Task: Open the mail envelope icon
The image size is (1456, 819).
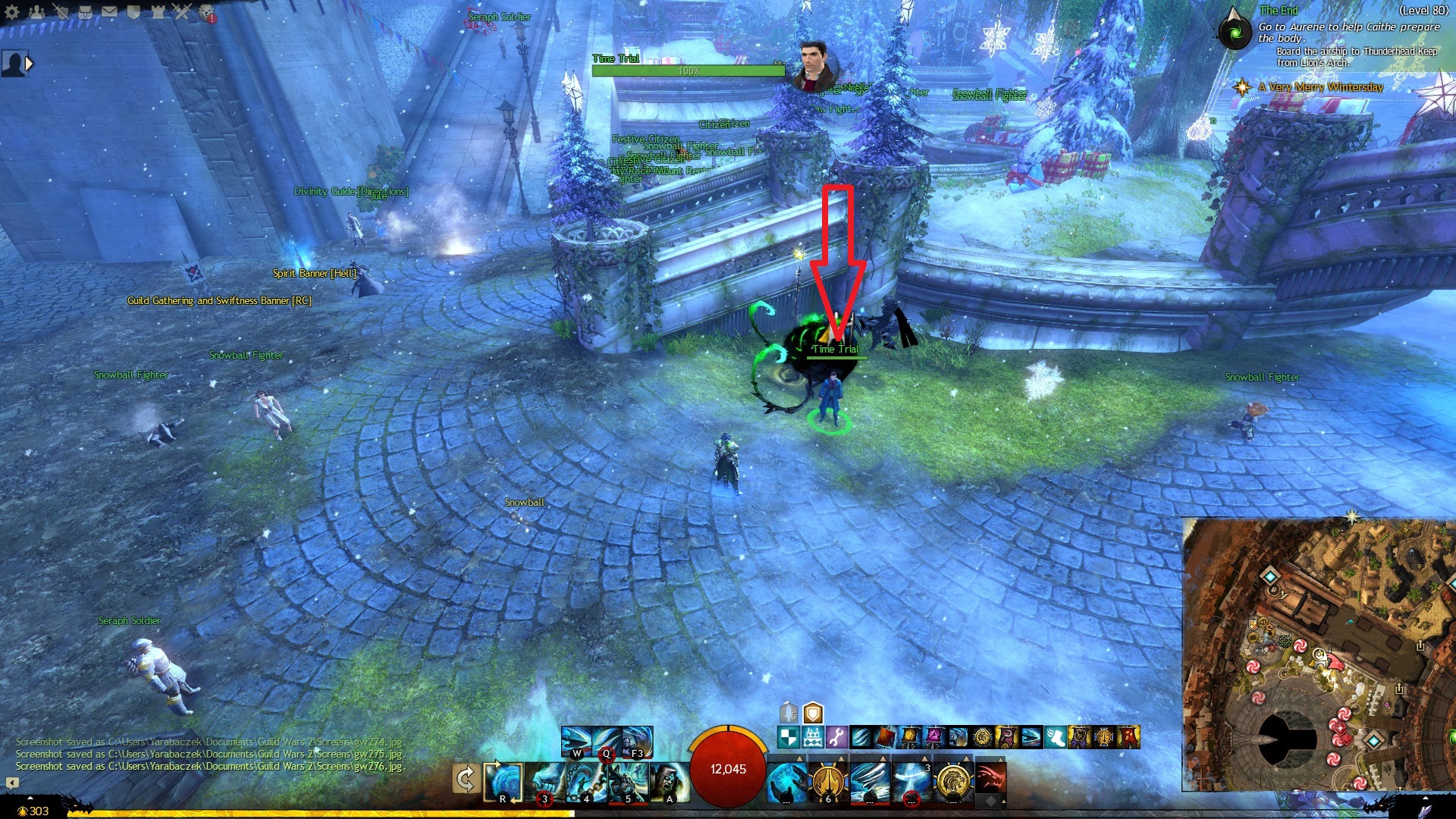Action: click(109, 11)
